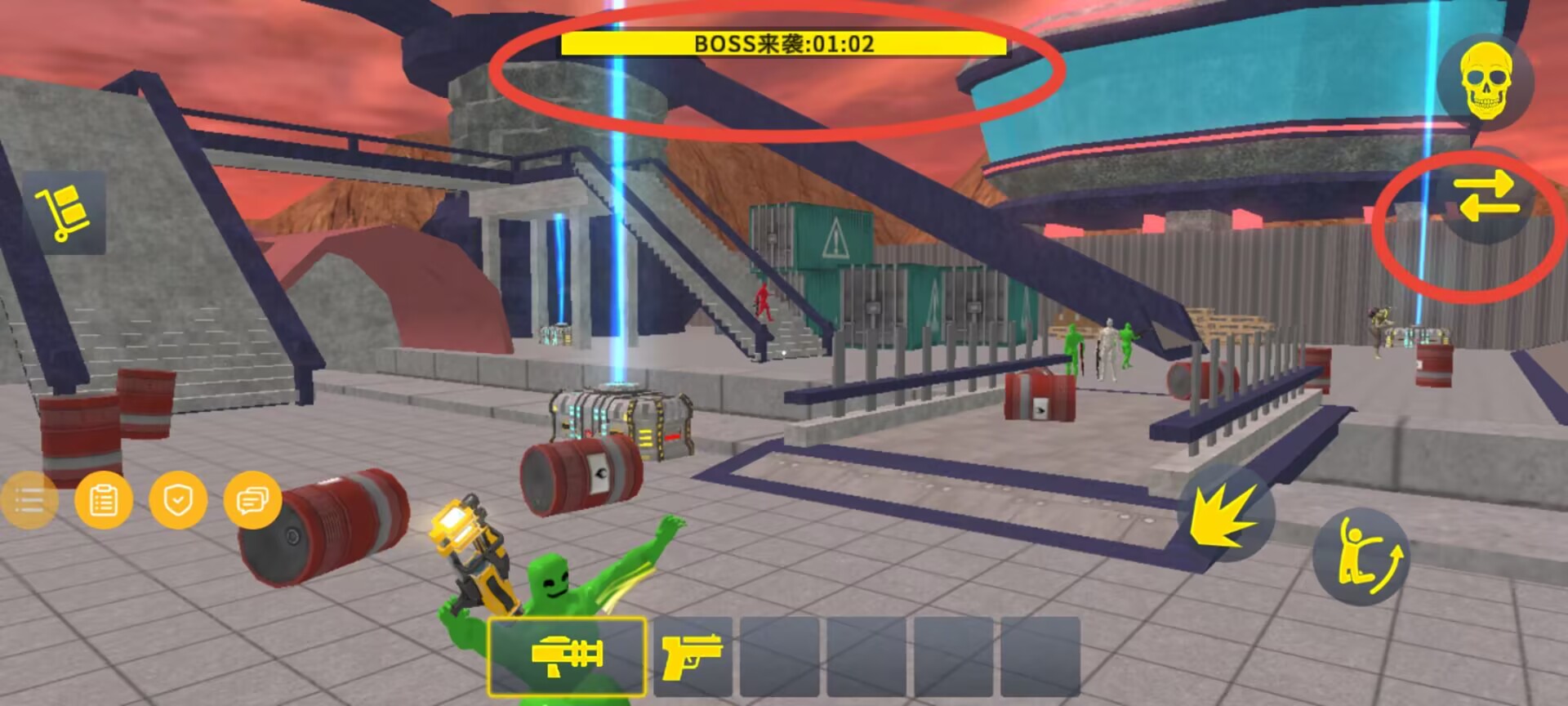Select the pistol weapon slot
This screenshot has width=1568, height=706.
tap(693, 656)
